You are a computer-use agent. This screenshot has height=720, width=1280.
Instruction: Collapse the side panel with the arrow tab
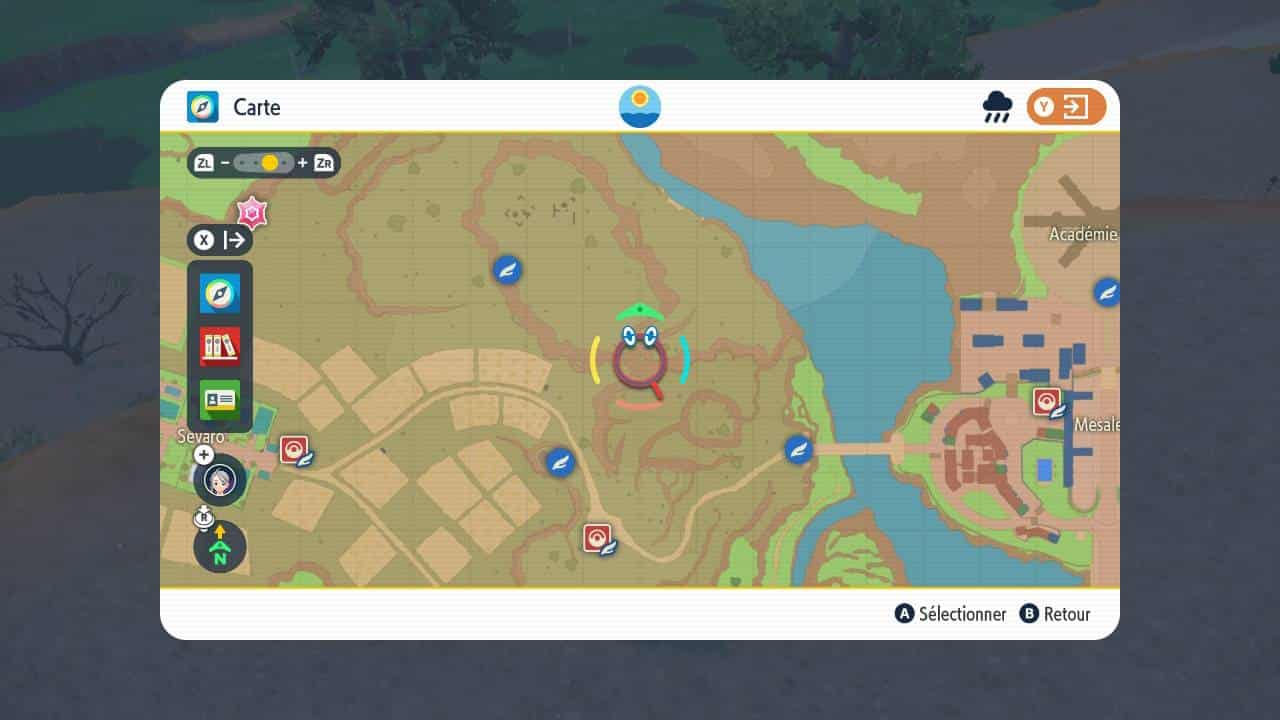pyautogui.click(x=220, y=240)
